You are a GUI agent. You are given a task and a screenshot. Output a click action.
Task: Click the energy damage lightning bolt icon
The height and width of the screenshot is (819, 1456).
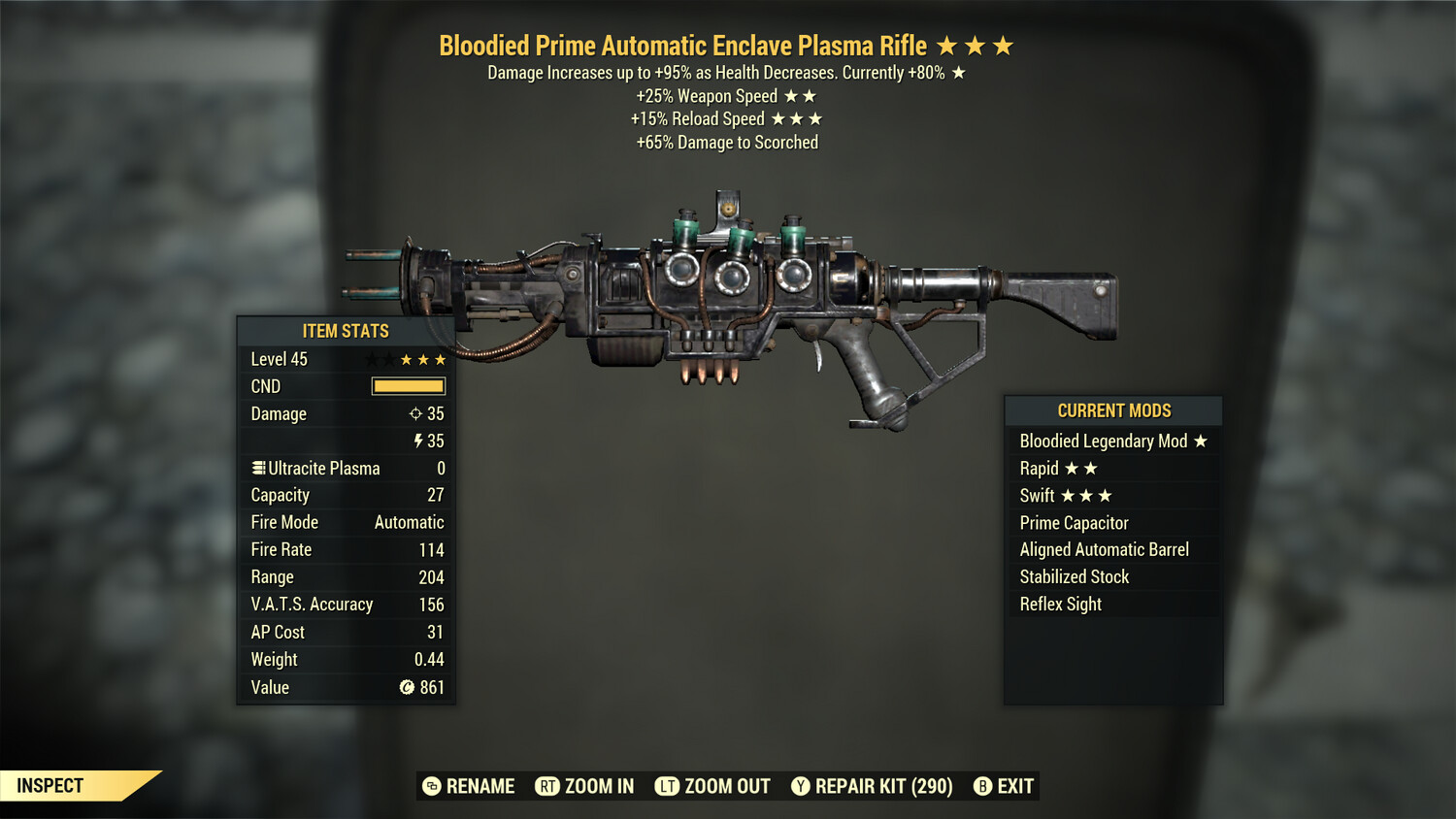[x=419, y=441]
